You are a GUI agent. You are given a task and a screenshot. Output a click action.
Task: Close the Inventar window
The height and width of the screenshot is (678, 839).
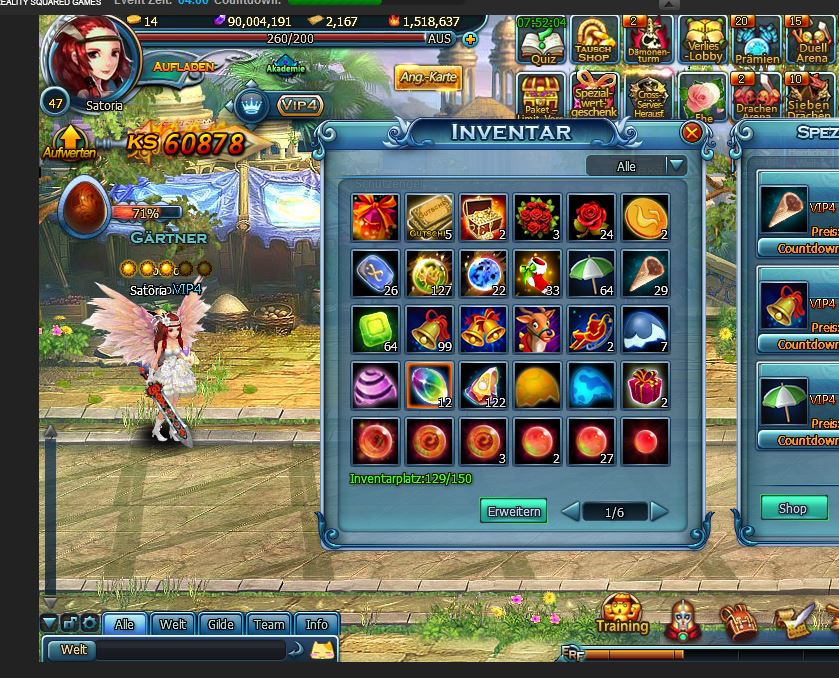(691, 133)
